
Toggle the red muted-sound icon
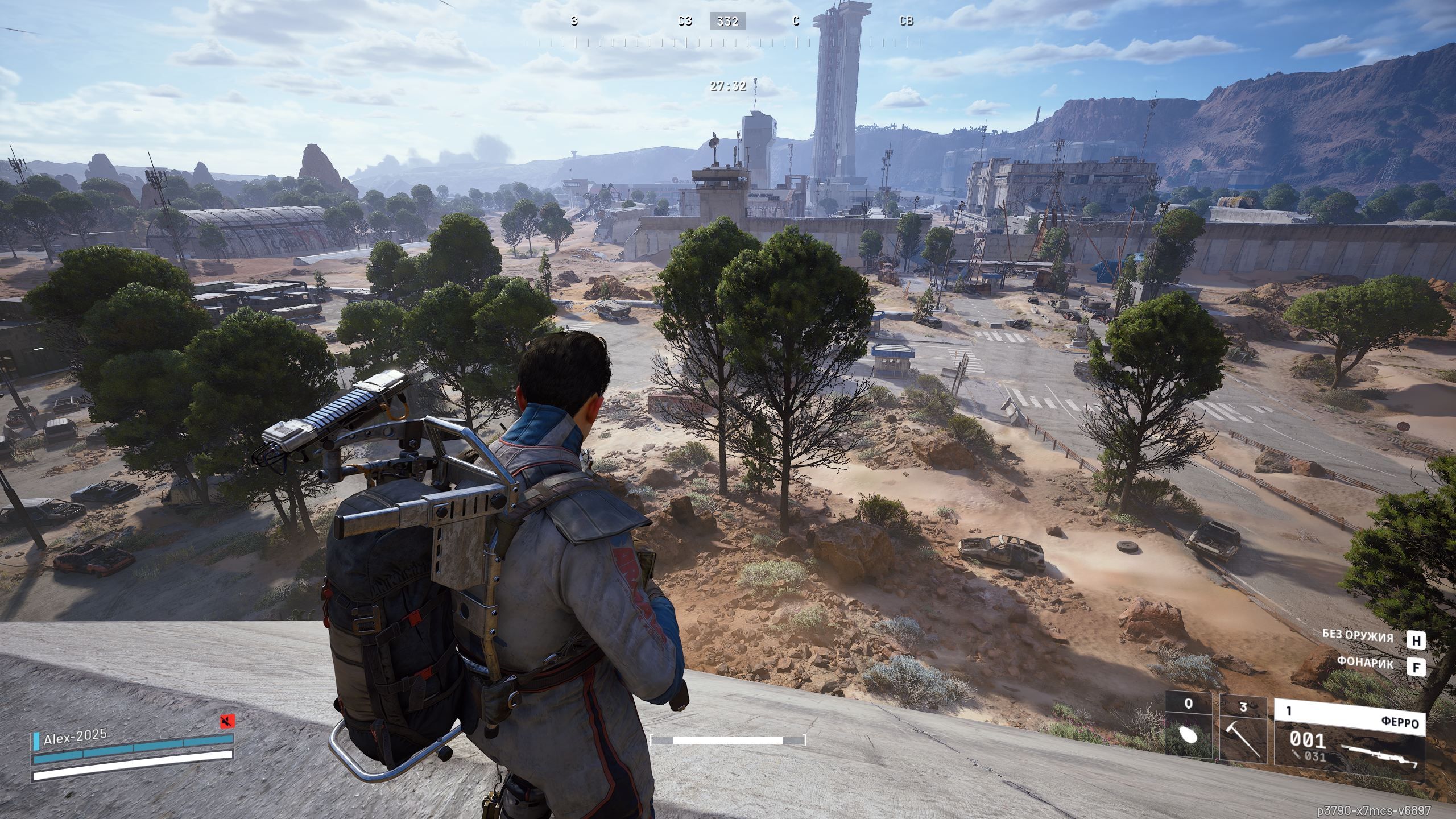[227, 722]
